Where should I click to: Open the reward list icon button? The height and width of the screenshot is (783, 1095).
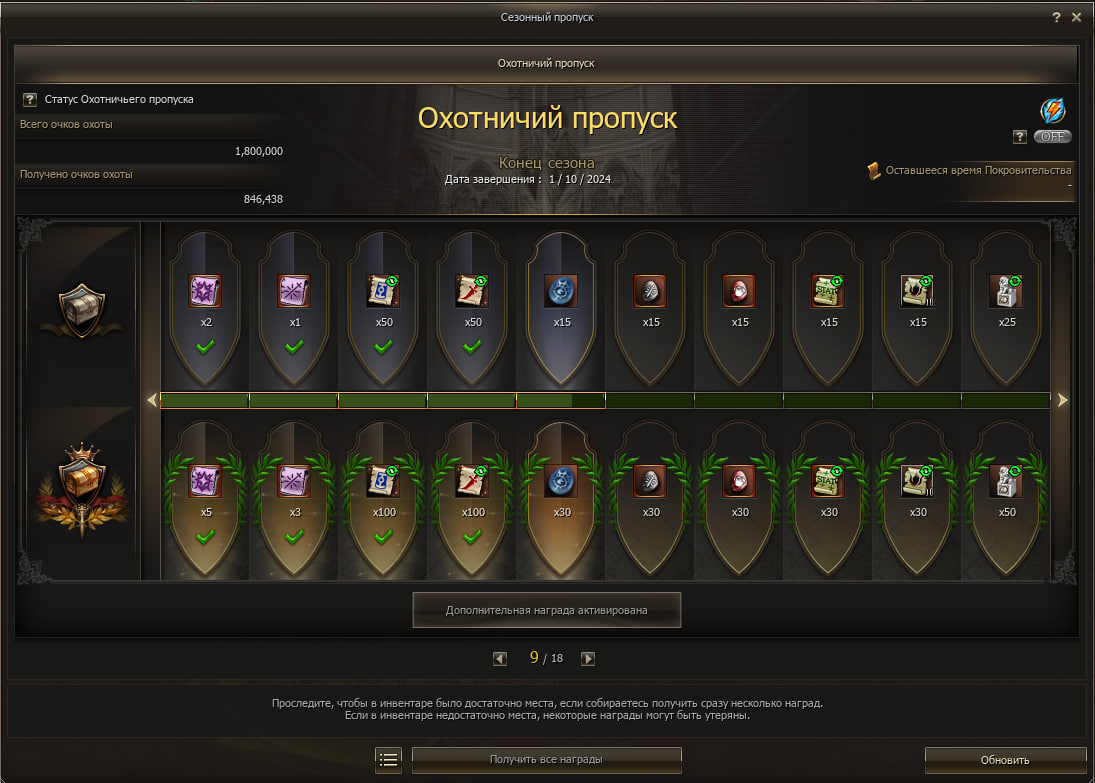point(389,760)
